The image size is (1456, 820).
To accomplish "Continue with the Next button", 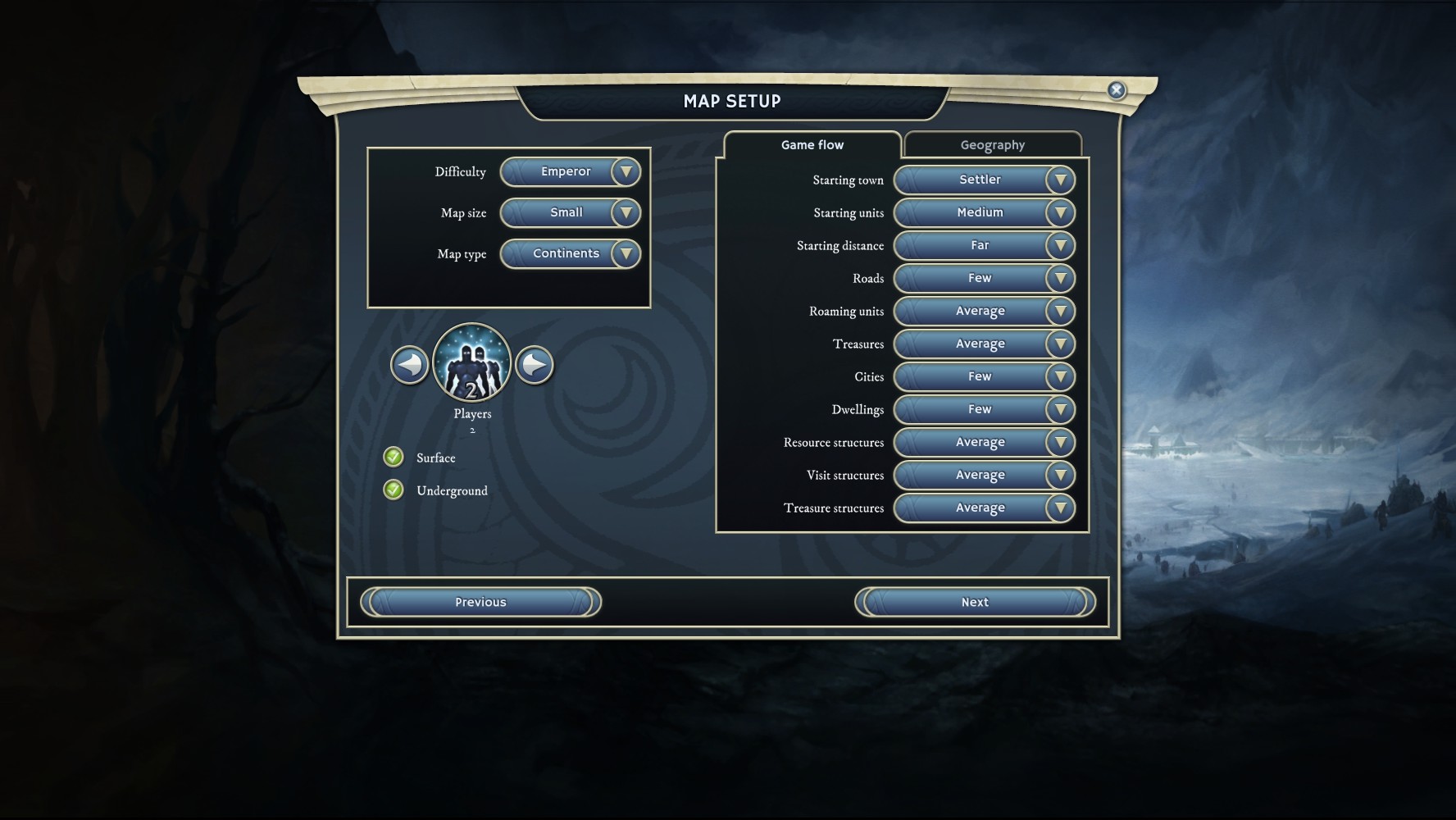I will coord(975,602).
